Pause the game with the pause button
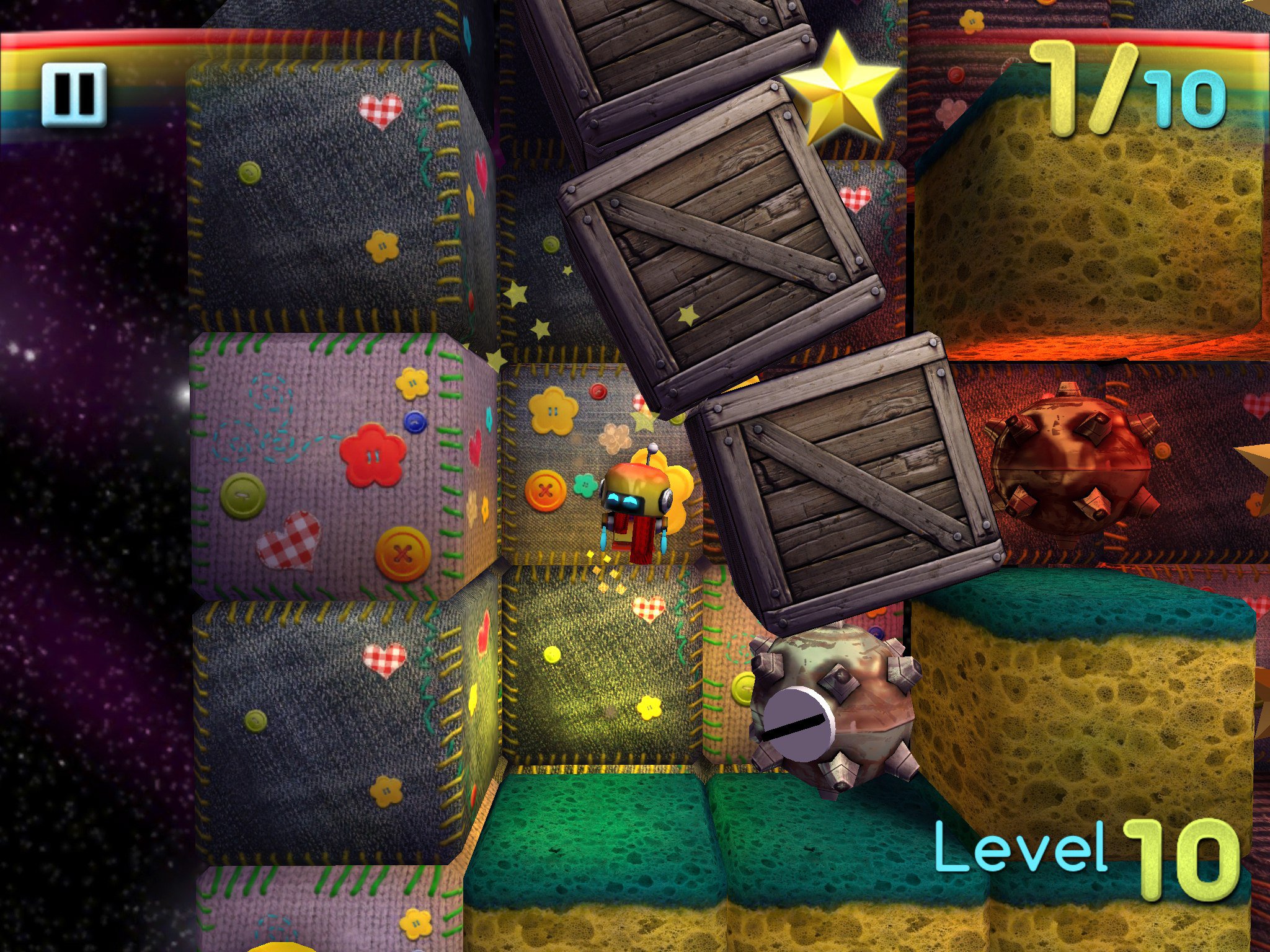Viewport: 1270px width, 952px height. coord(74,94)
